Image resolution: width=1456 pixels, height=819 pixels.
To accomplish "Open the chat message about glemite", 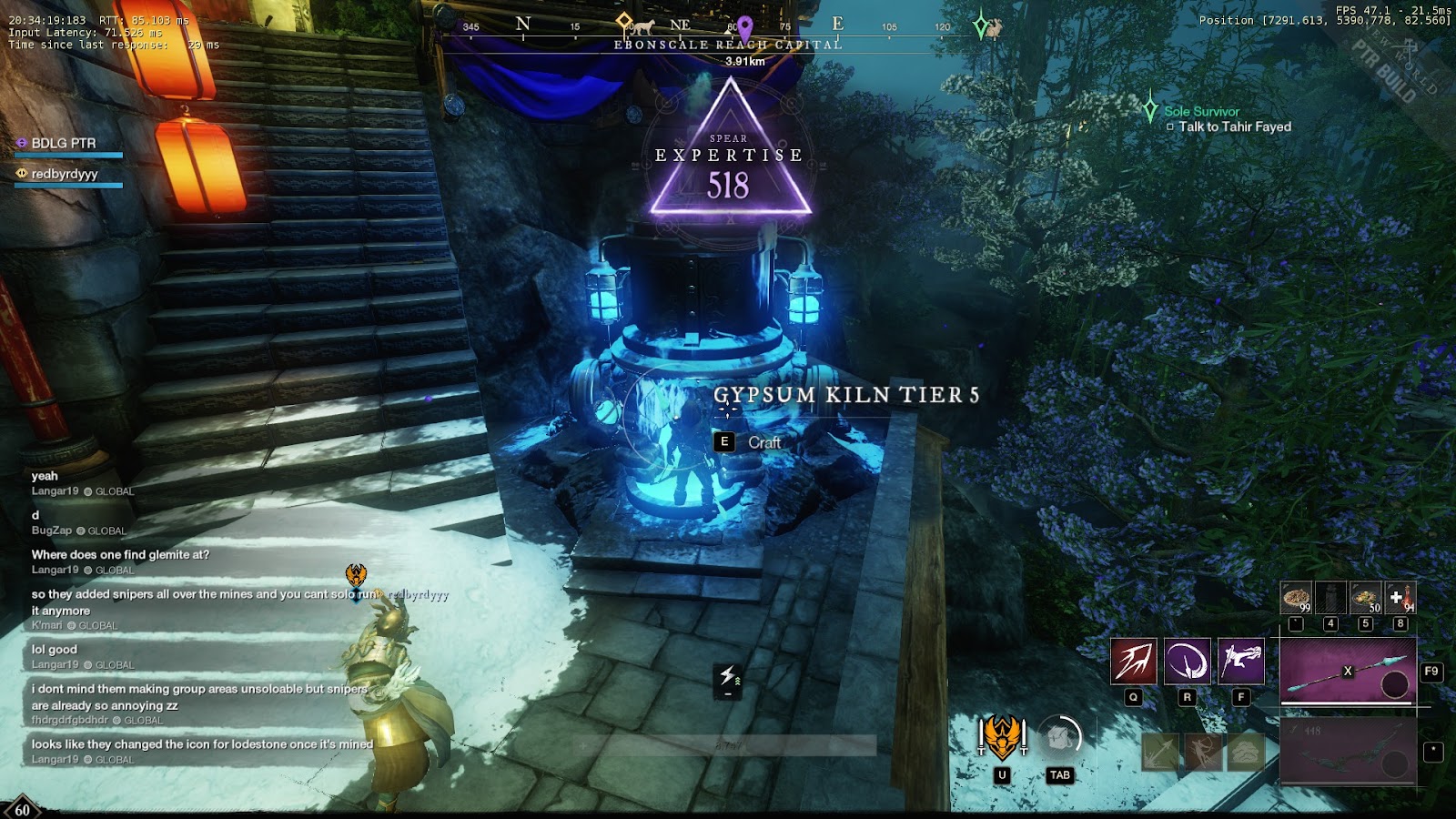I will tap(120, 554).
